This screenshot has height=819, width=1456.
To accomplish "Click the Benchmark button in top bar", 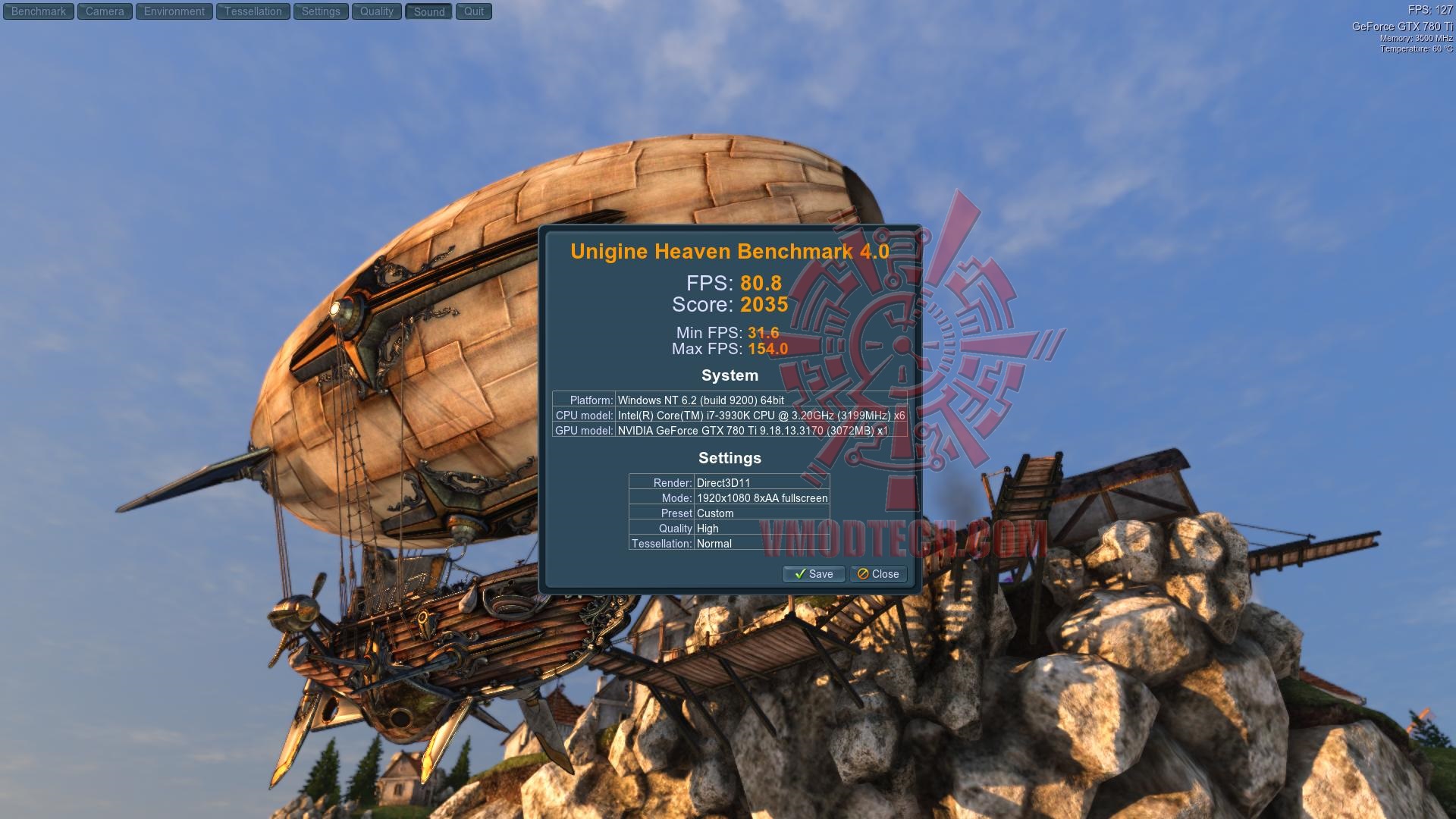I will coord(39,11).
